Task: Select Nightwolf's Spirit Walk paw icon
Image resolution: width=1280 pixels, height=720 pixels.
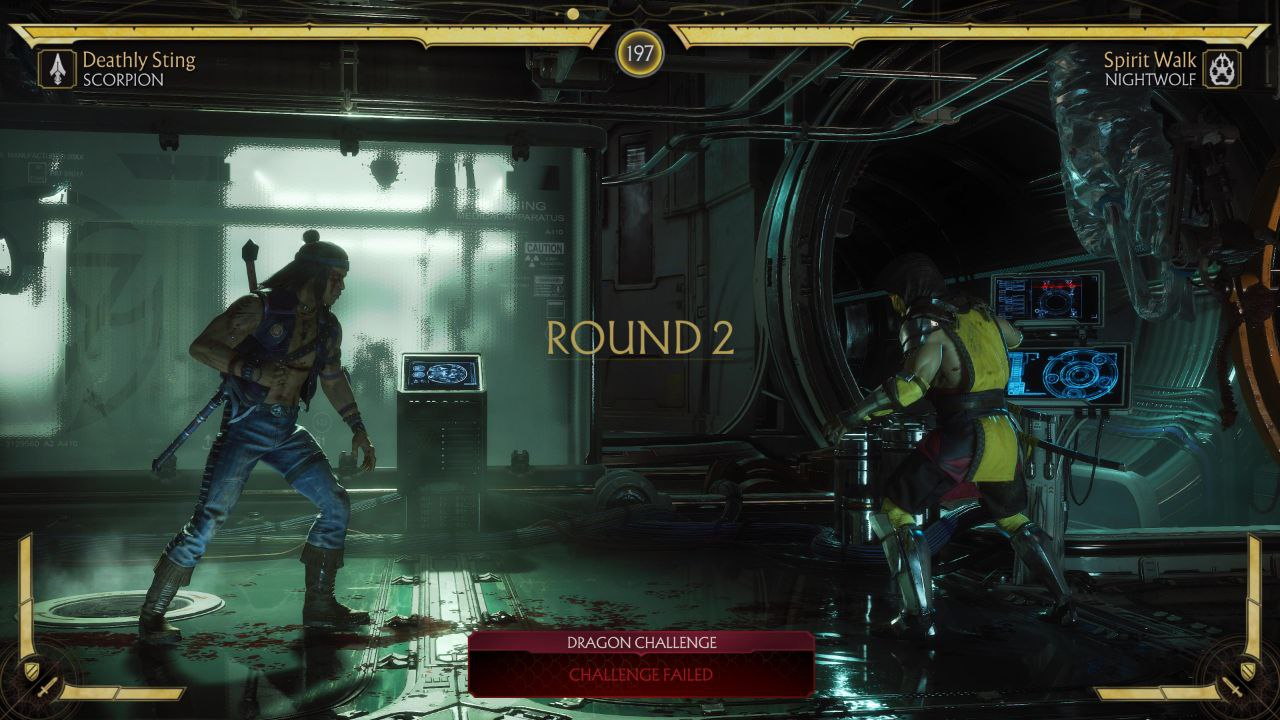Action: click(1222, 69)
